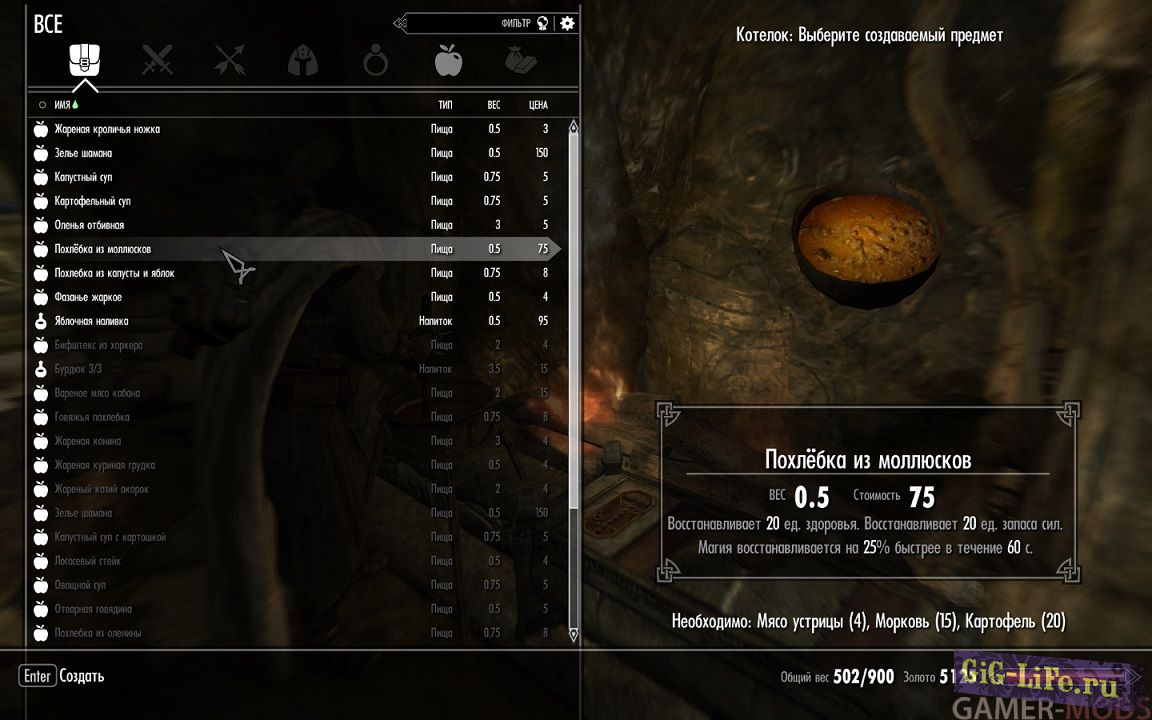Screen dimensions: 1152x720
Task: Pick the Фазанье жаркое recipe
Action: [89, 297]
